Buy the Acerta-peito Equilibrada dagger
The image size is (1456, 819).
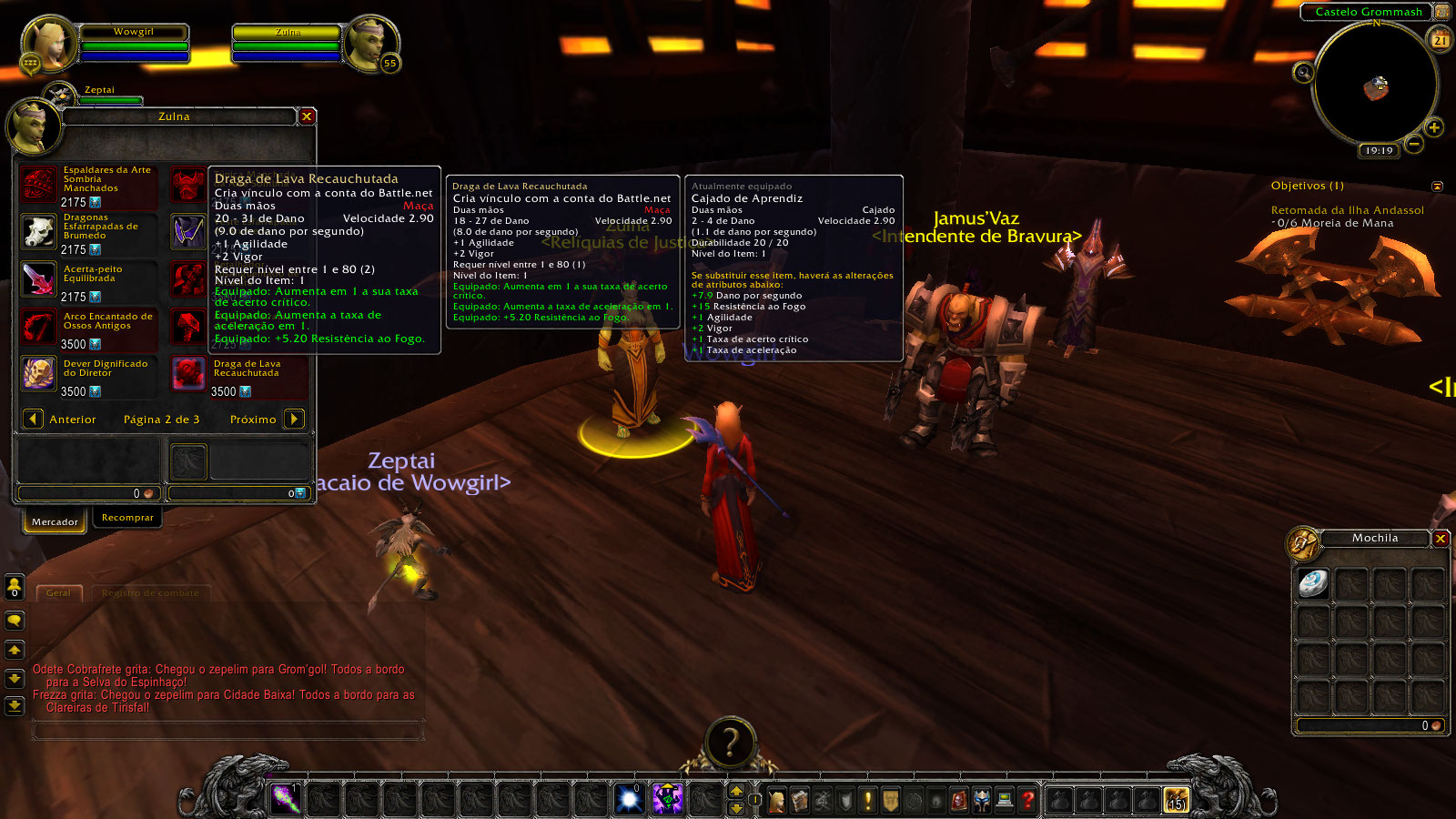[38, 280]
